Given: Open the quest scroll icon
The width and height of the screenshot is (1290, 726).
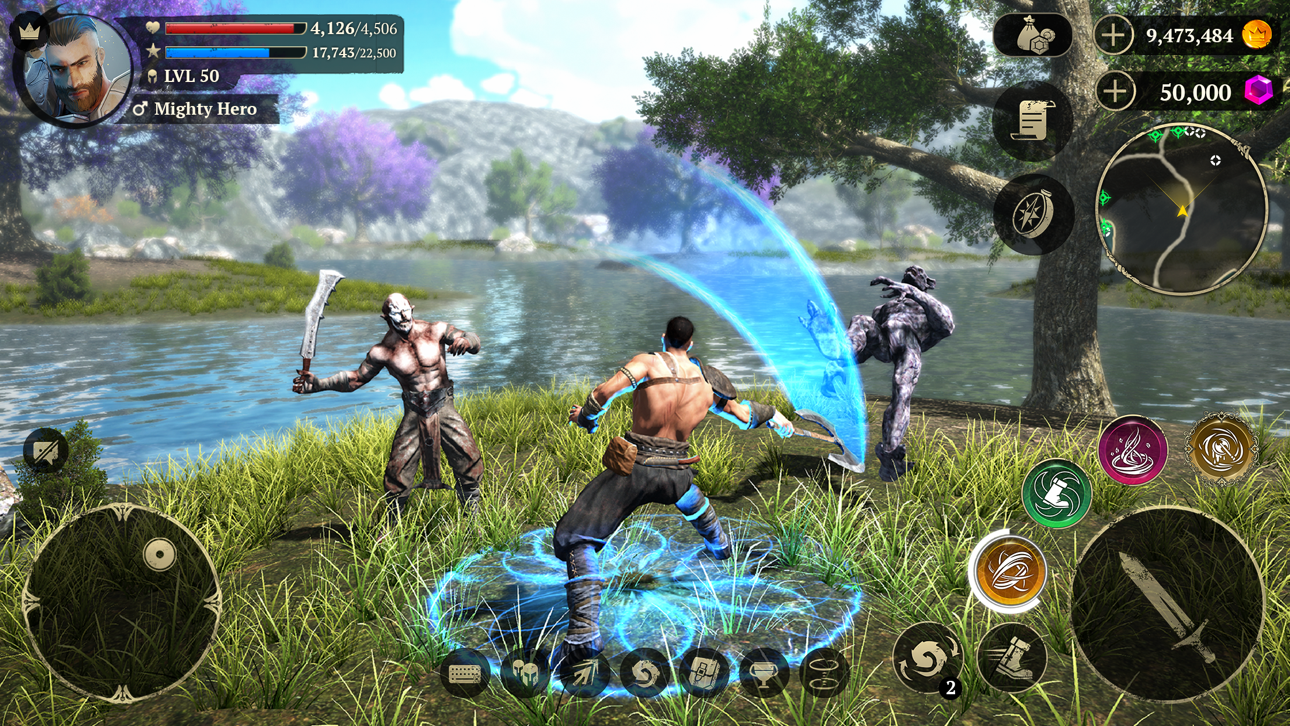Looking at the screenshot, I should 1032,119.
